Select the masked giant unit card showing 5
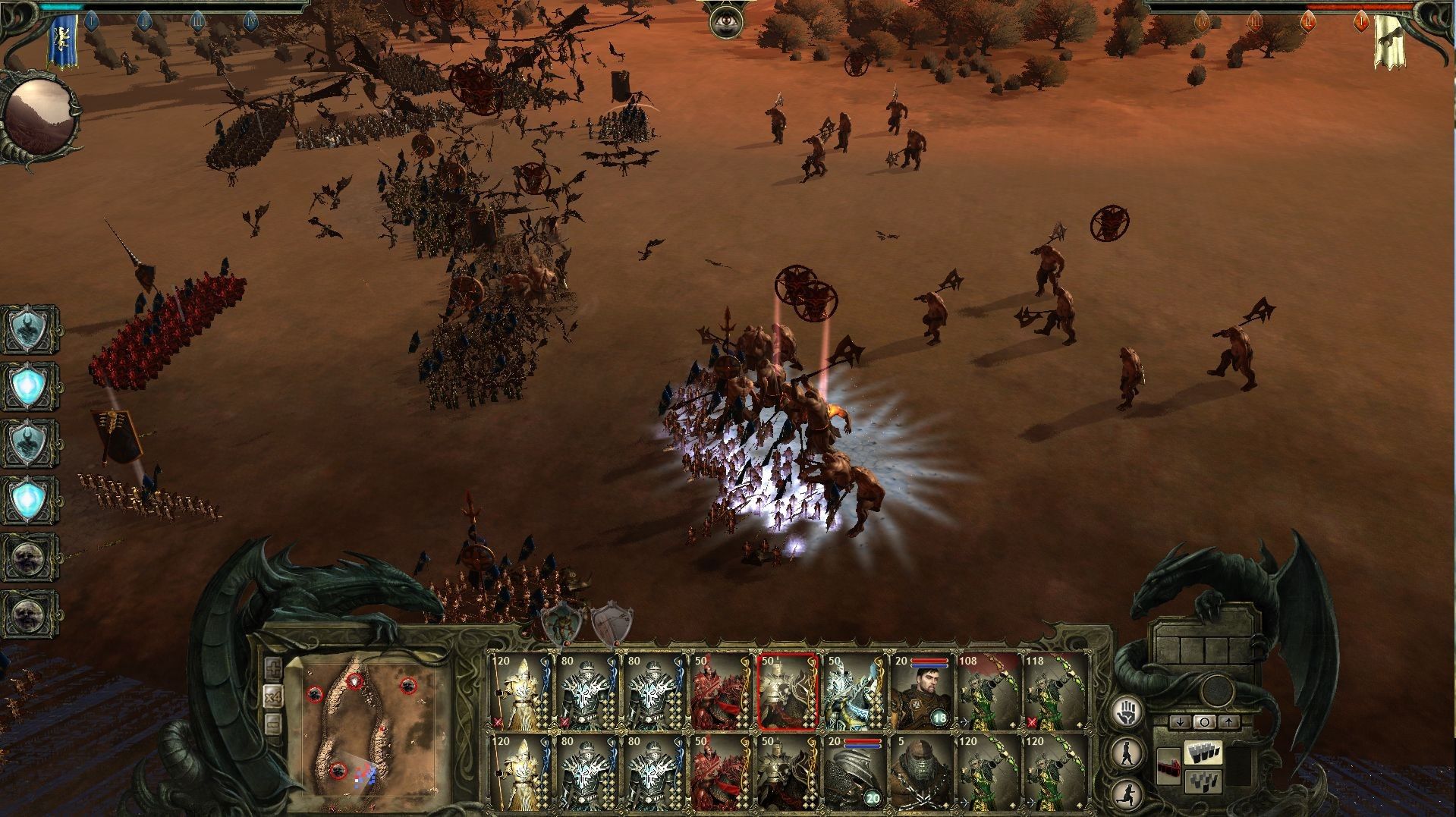Screen dimensions: 1456x817 coord(921,771)
